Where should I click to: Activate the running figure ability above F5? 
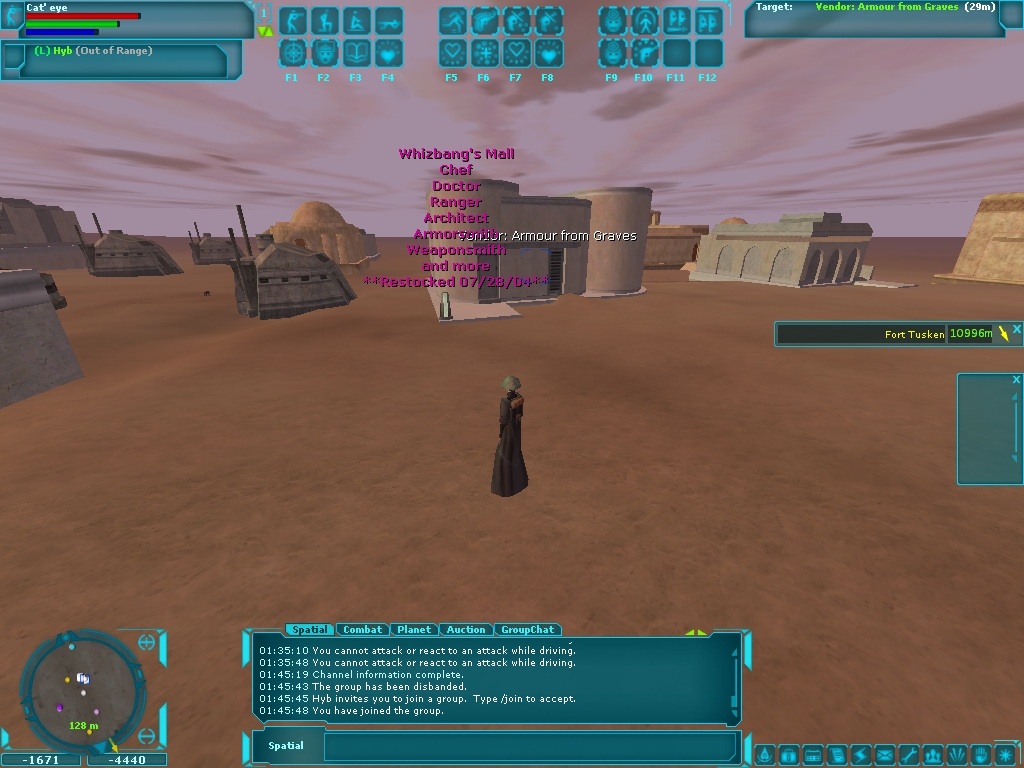point(453,21)
